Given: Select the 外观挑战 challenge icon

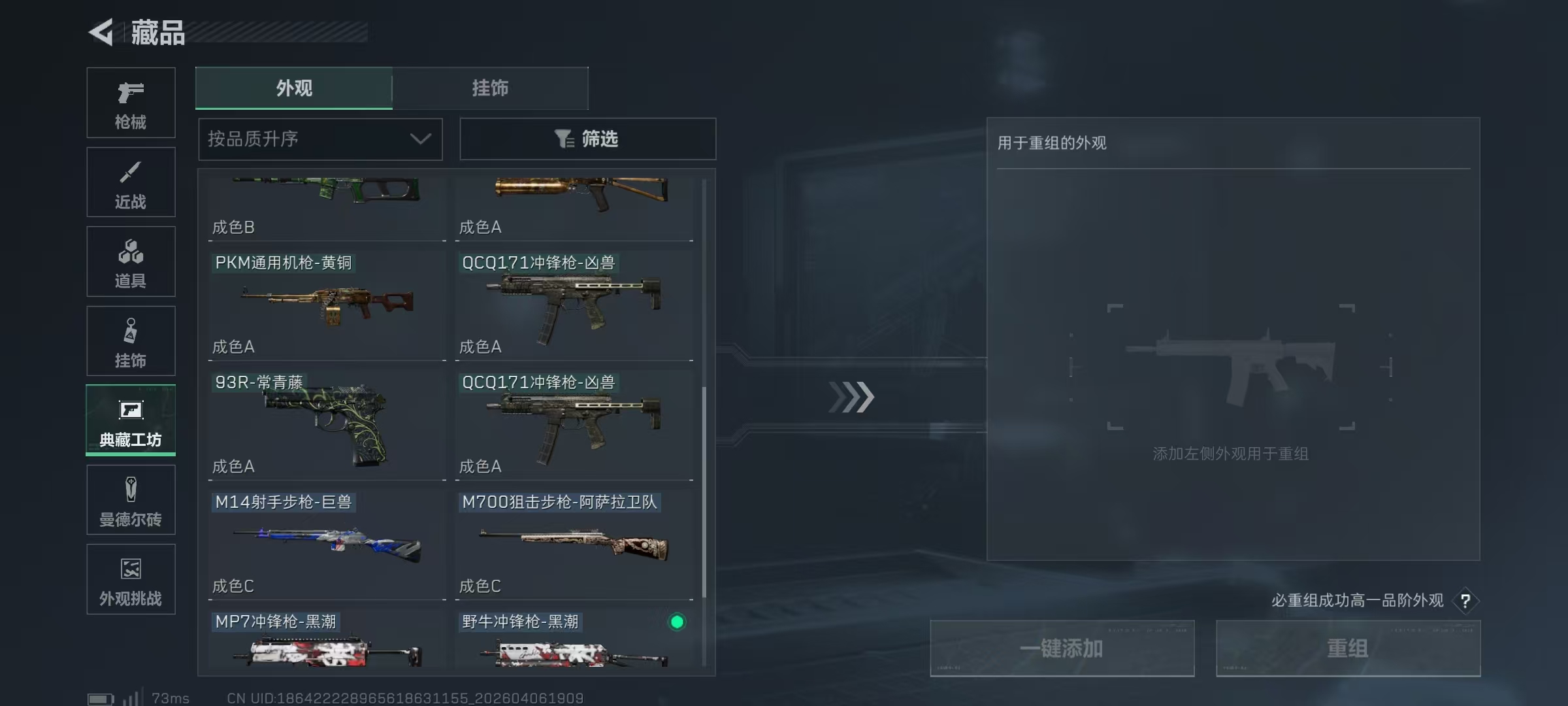Looking at the screenshot, I should point(130,580).
